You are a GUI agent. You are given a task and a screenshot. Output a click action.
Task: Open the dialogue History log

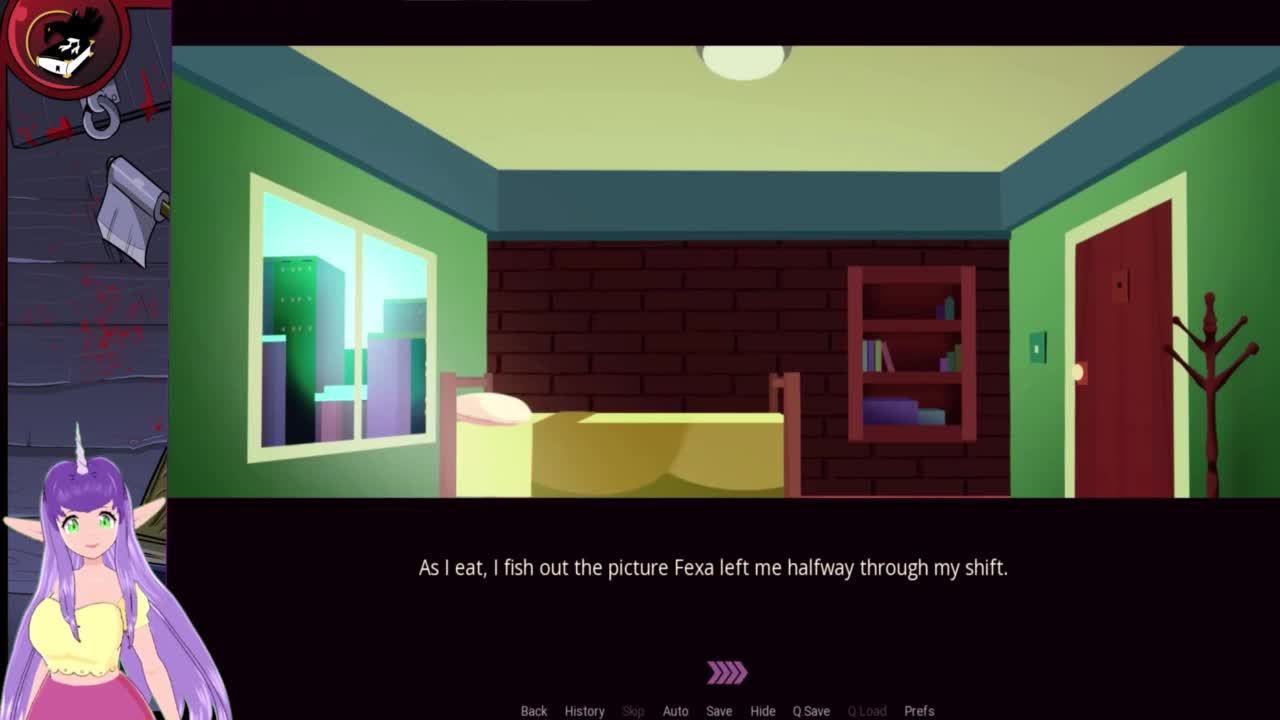coord(584,711)
